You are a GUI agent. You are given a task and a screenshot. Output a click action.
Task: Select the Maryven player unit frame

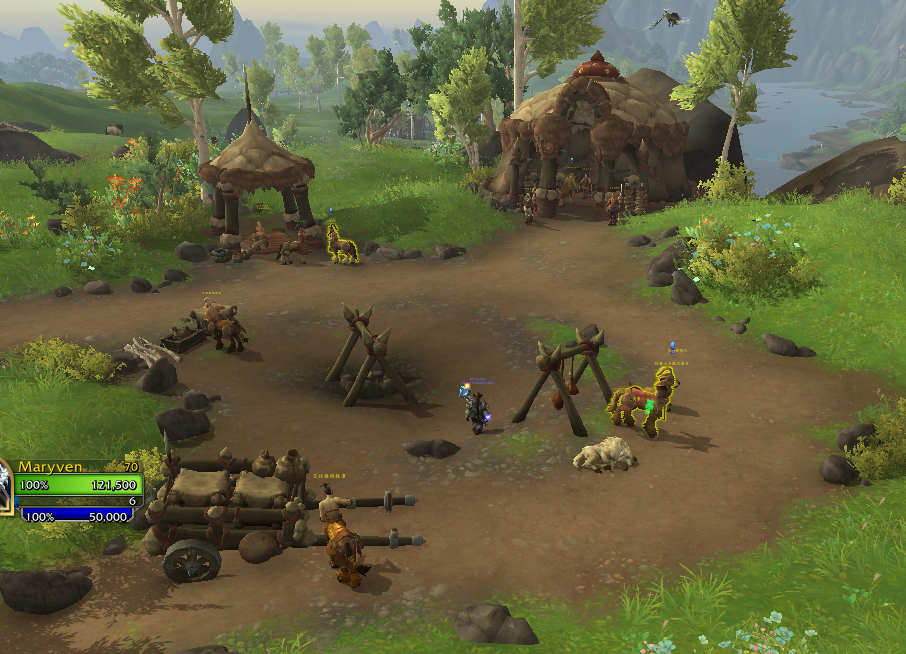(x=78, y=485)
